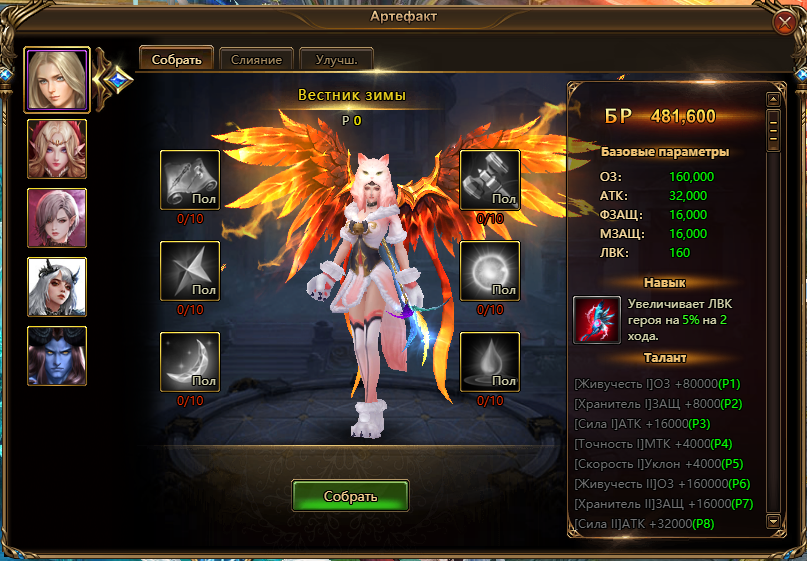Select the scroll artifact fragment slot
This screenshot has height=561, width=807.
tap(190, 180)
